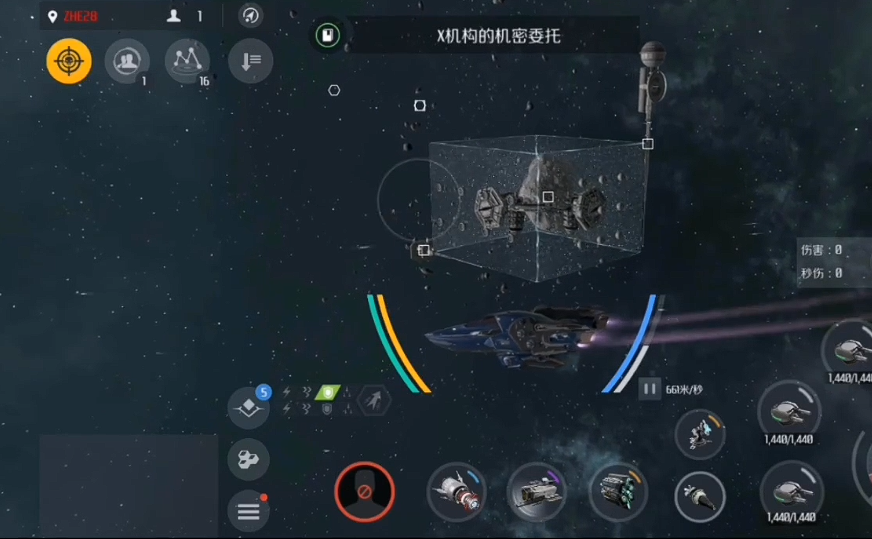Stop the ship with the pause button

(x=650, y=389)
